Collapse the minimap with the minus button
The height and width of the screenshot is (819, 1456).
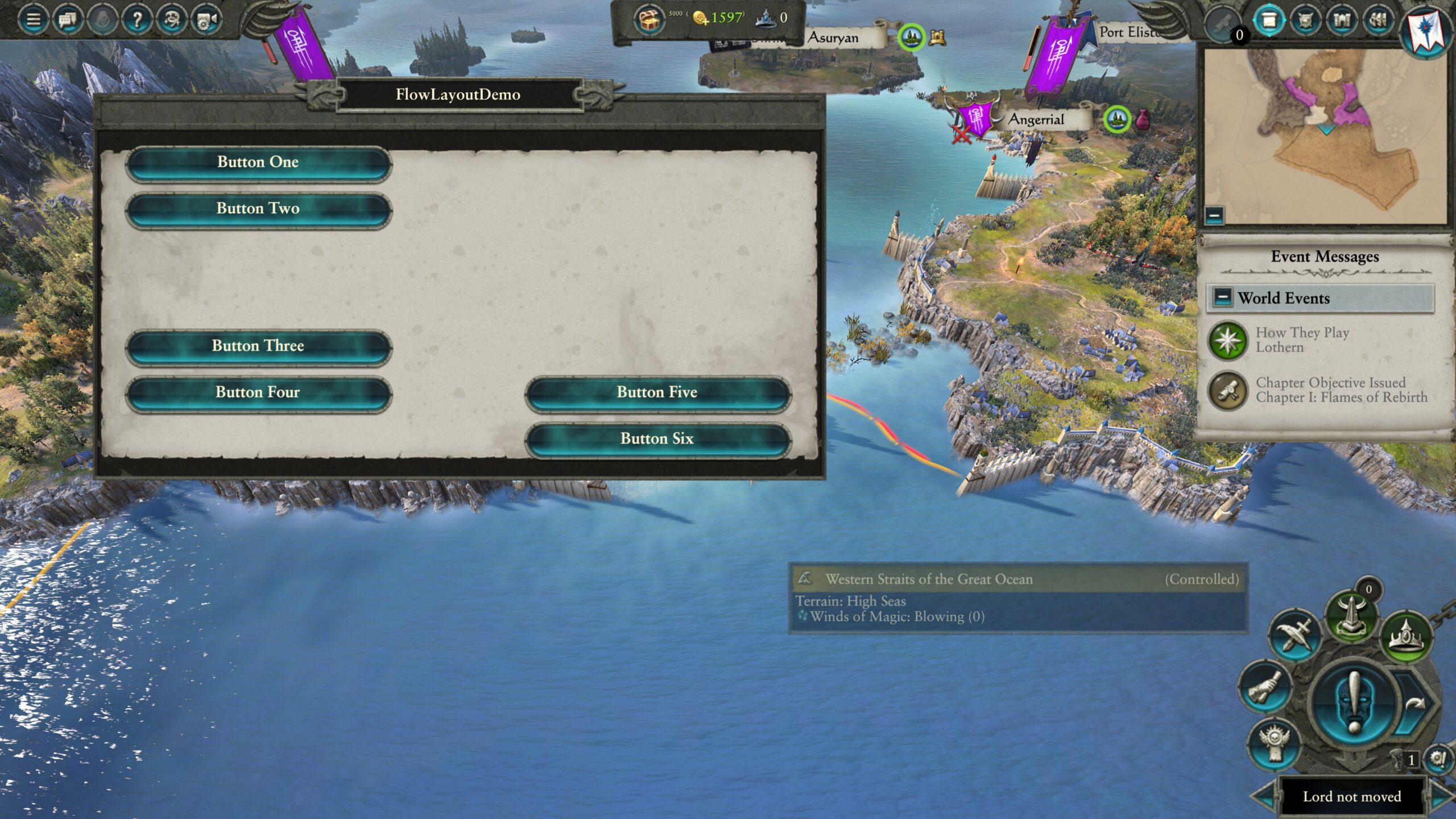(1214, 215)
